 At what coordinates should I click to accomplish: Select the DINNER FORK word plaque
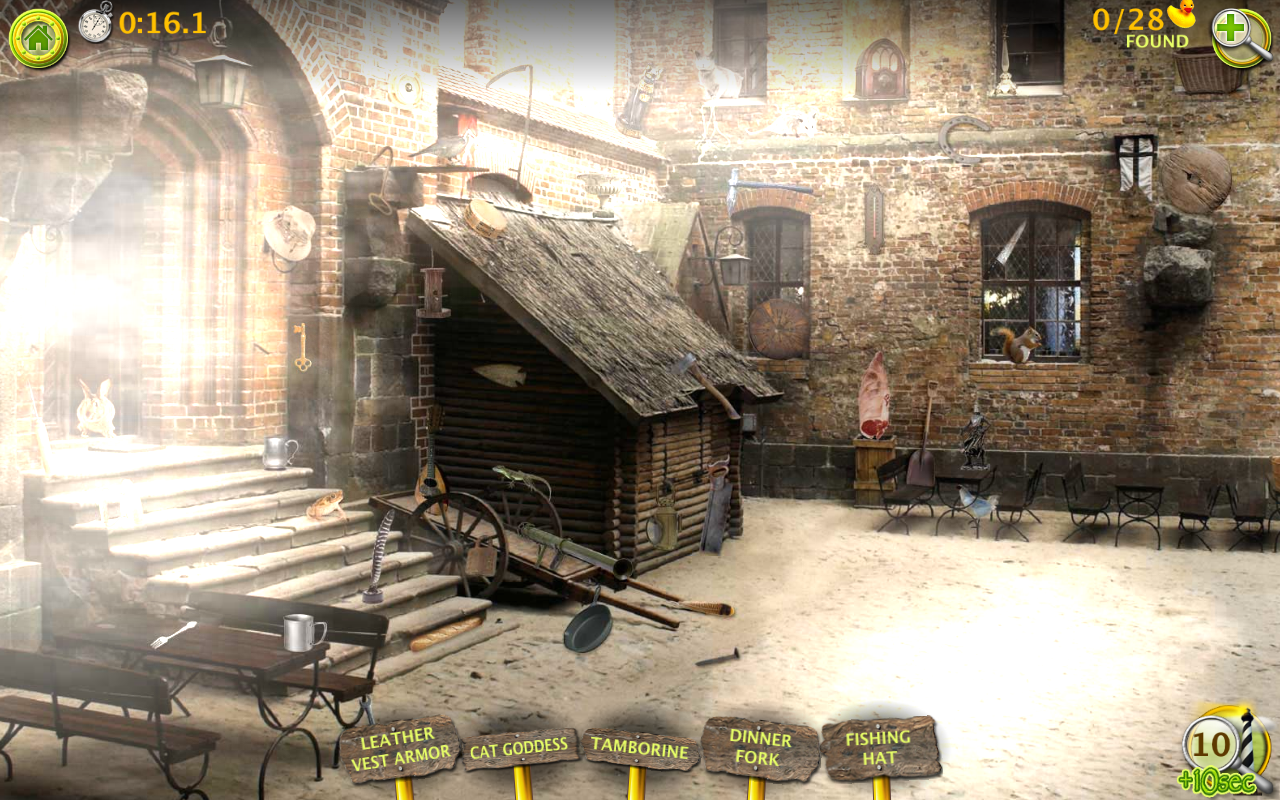click(761, 750)
